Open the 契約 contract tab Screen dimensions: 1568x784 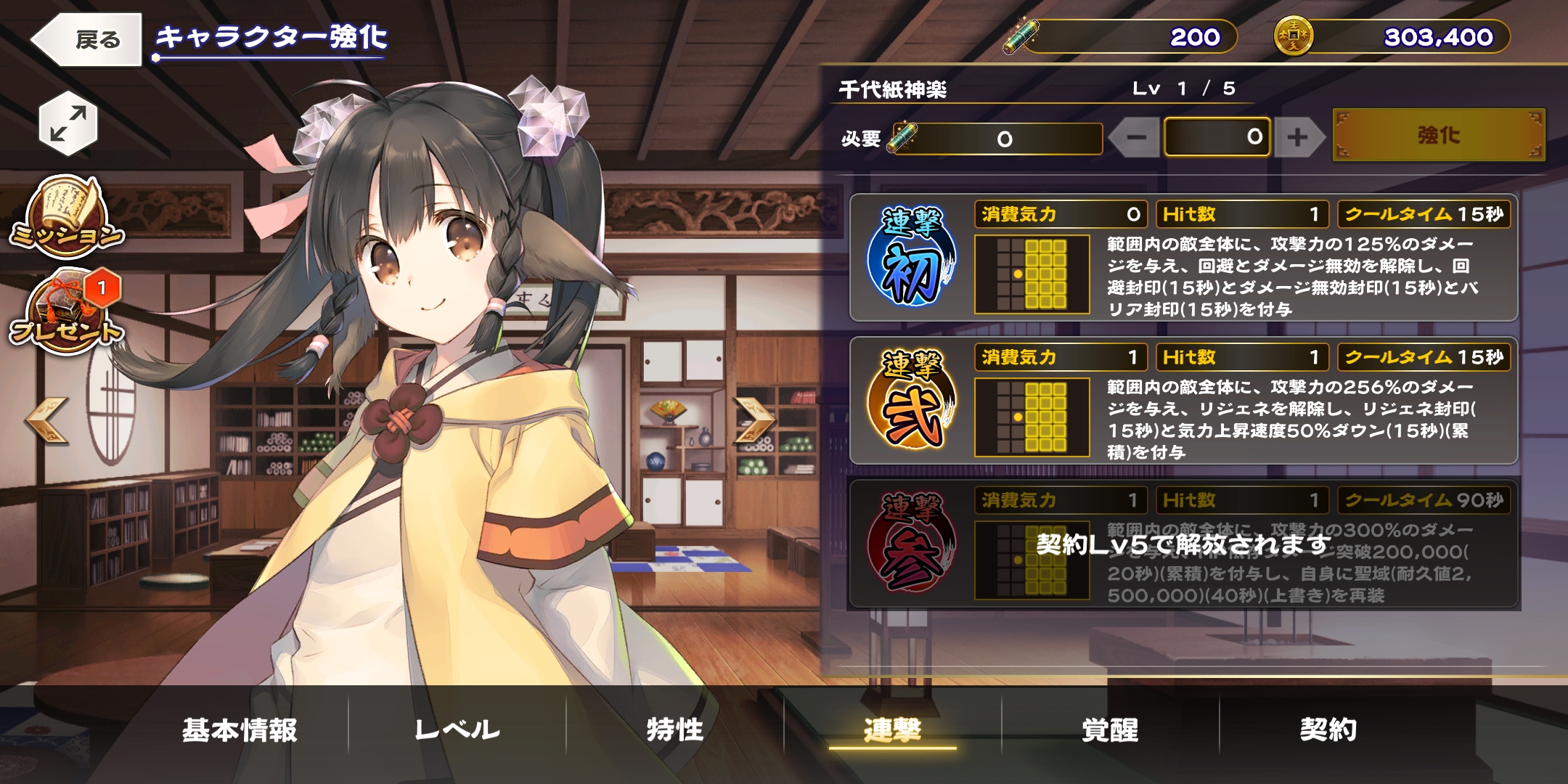click(1328, 730)
